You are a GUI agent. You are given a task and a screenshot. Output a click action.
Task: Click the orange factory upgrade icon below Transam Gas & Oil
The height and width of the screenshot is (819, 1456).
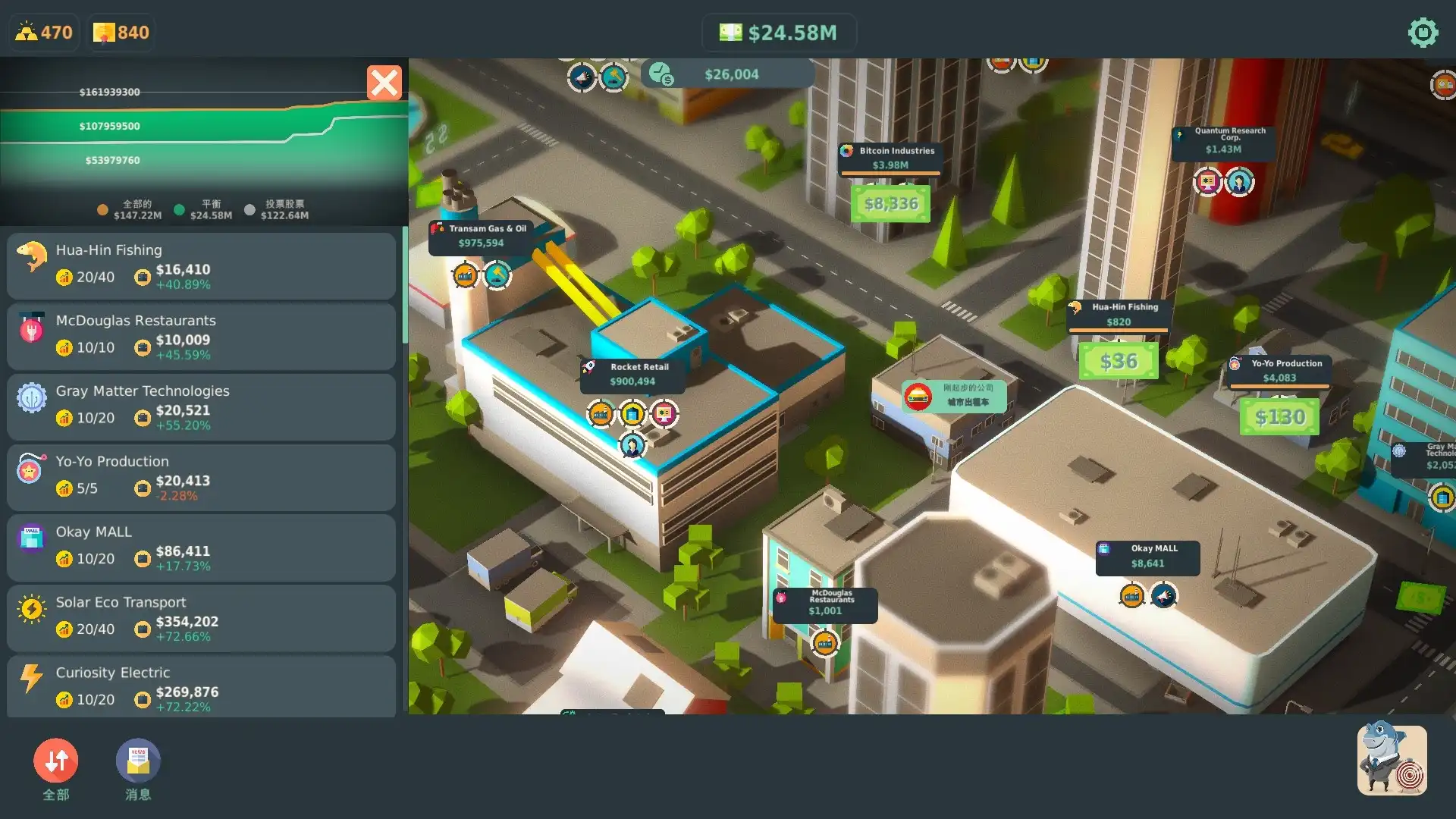(x=464, y=275)
